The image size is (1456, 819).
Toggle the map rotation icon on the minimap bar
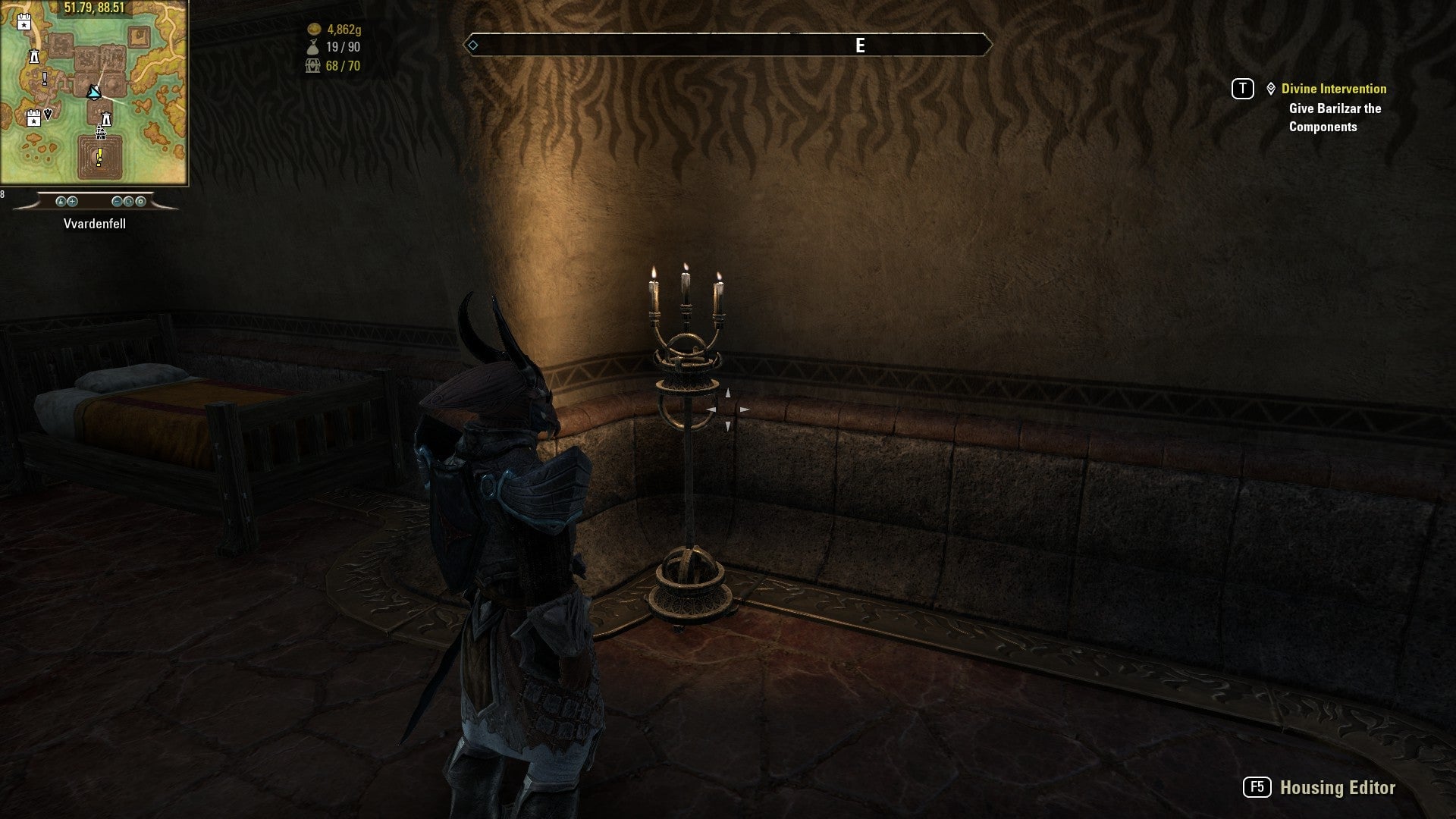128,201
